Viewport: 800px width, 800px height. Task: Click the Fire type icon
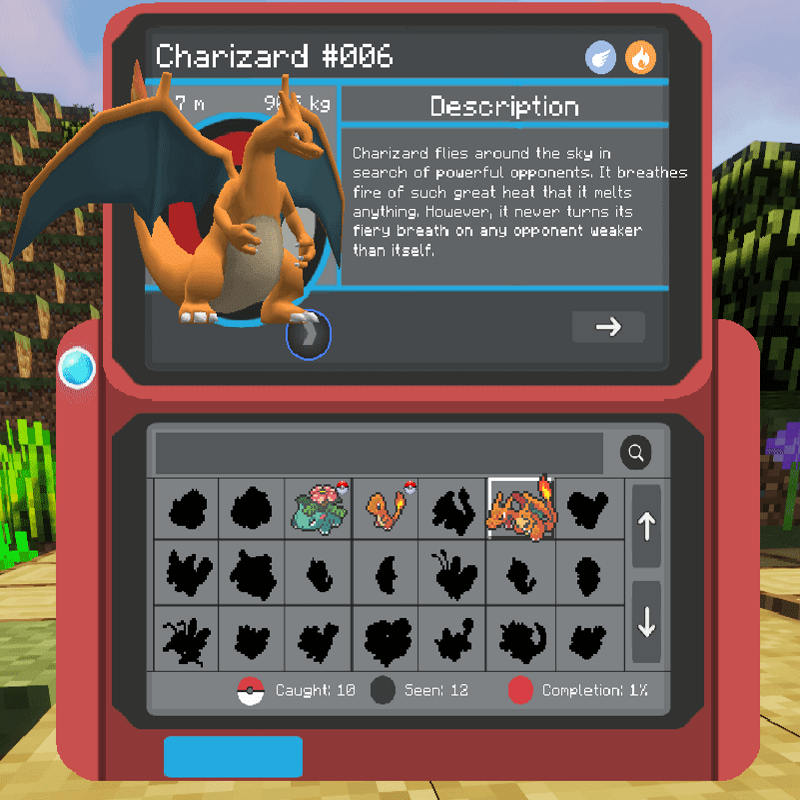pyautogui.click(x=641, y=57)
